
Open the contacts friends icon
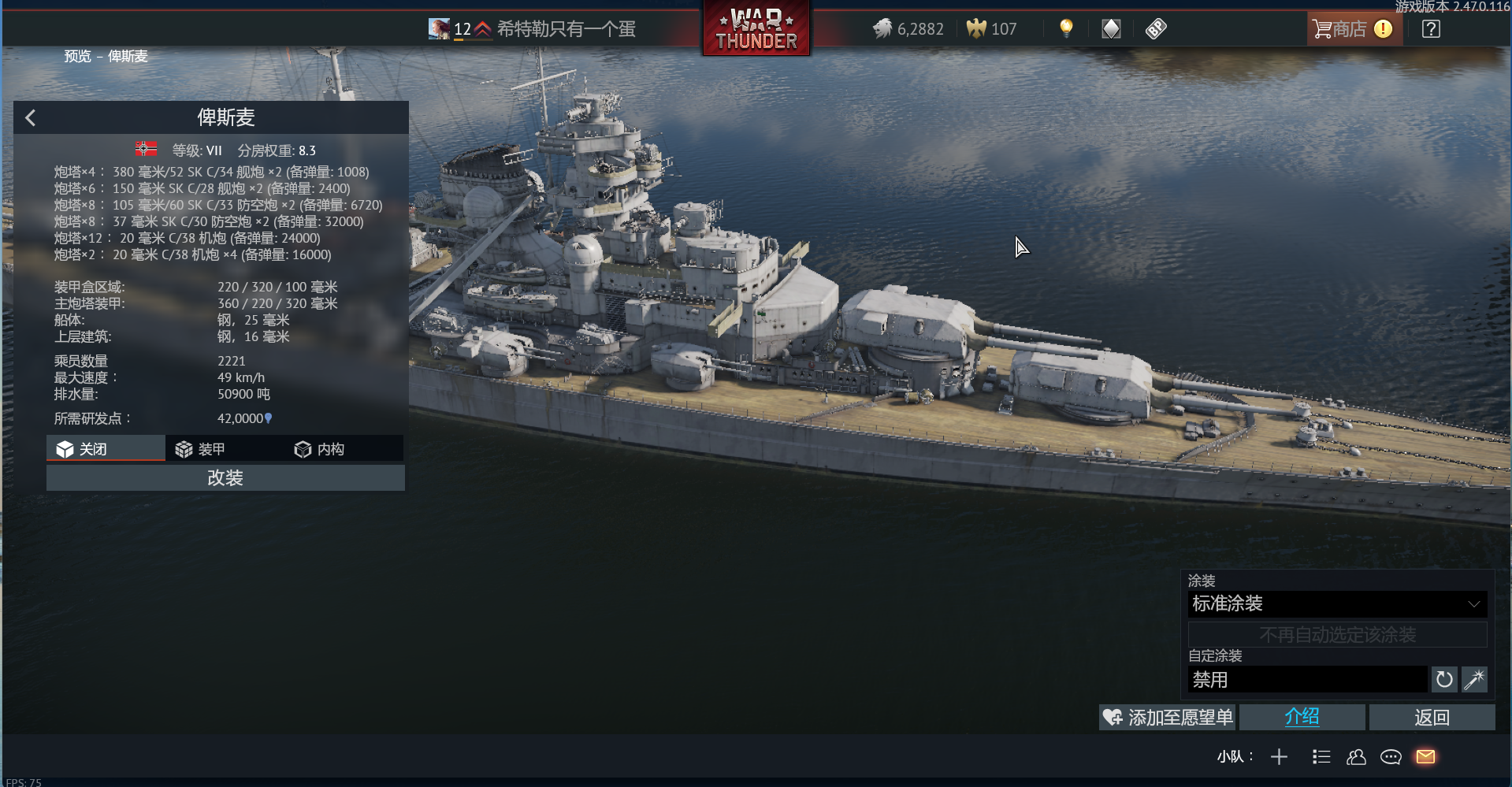click(1356, 757)
